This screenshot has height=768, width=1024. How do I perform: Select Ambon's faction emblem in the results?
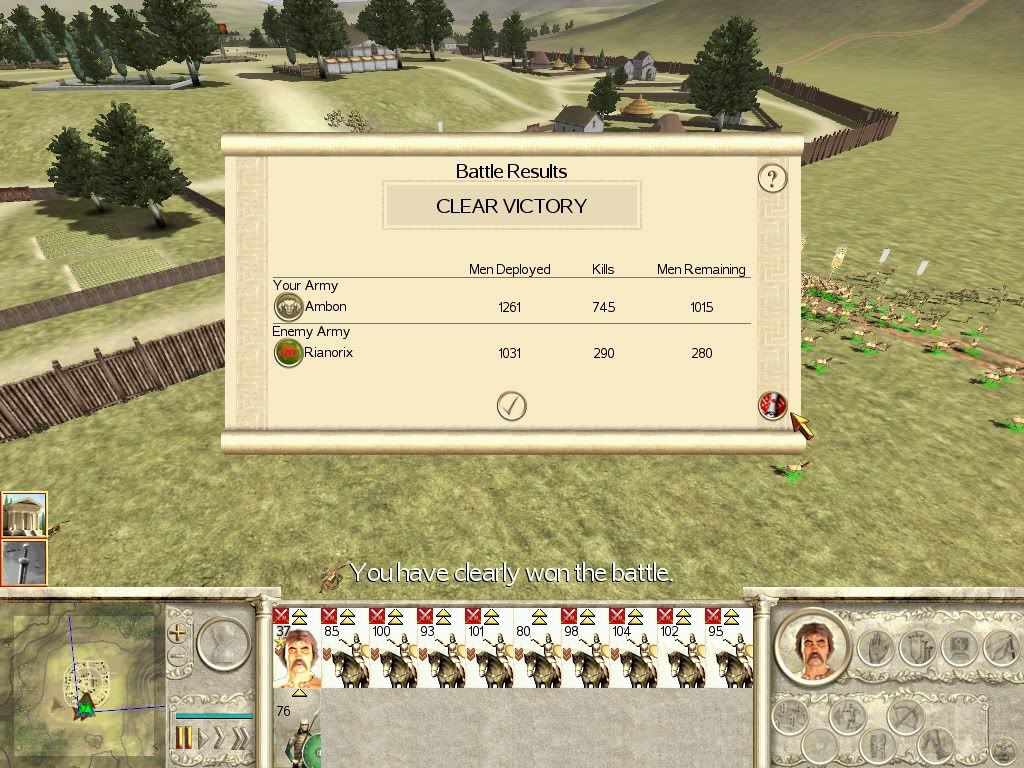(288, 307)
